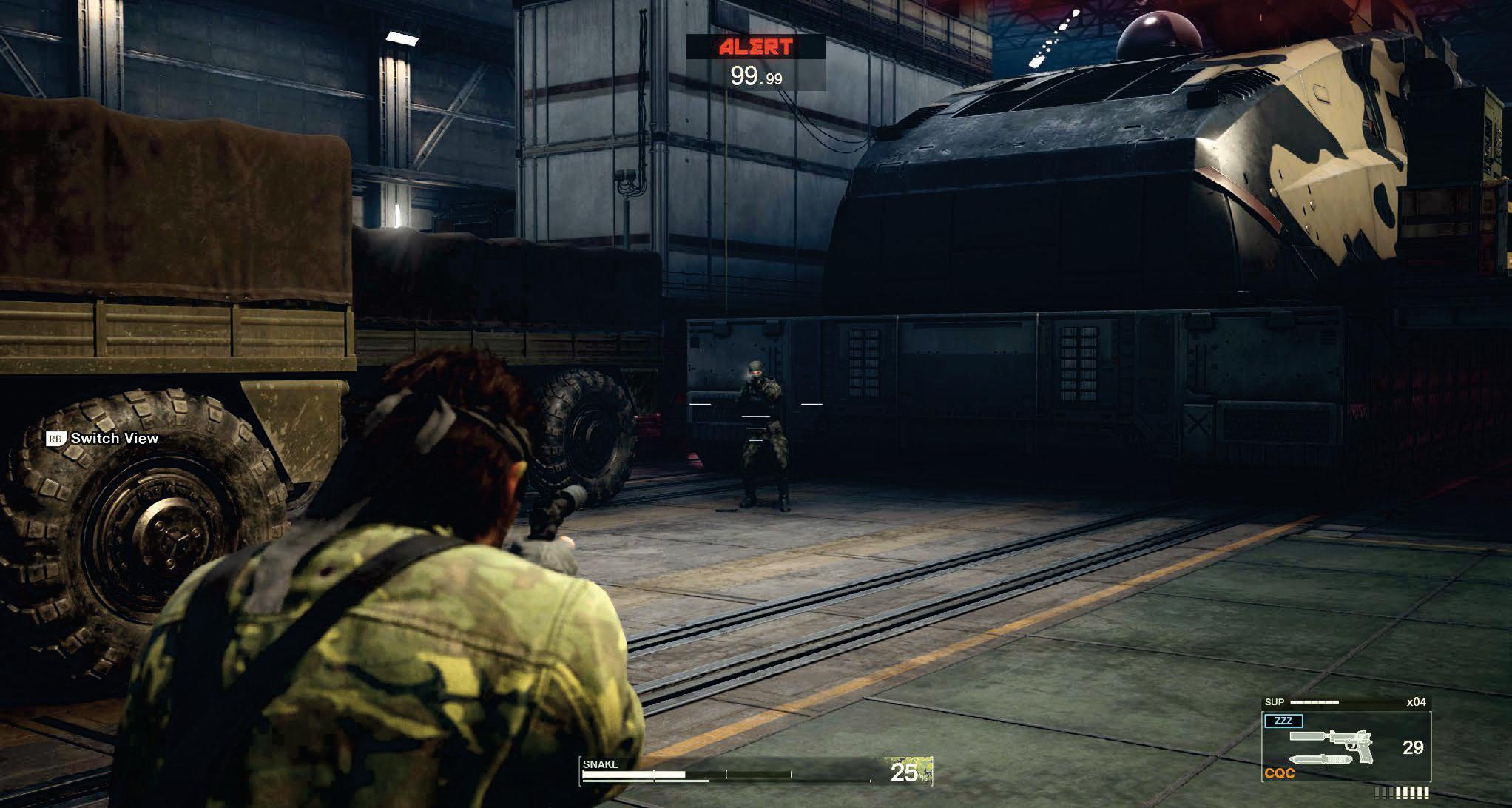Click the ammo pip indicators below weapon panel
The image size is (1512, 808).
1401,793
